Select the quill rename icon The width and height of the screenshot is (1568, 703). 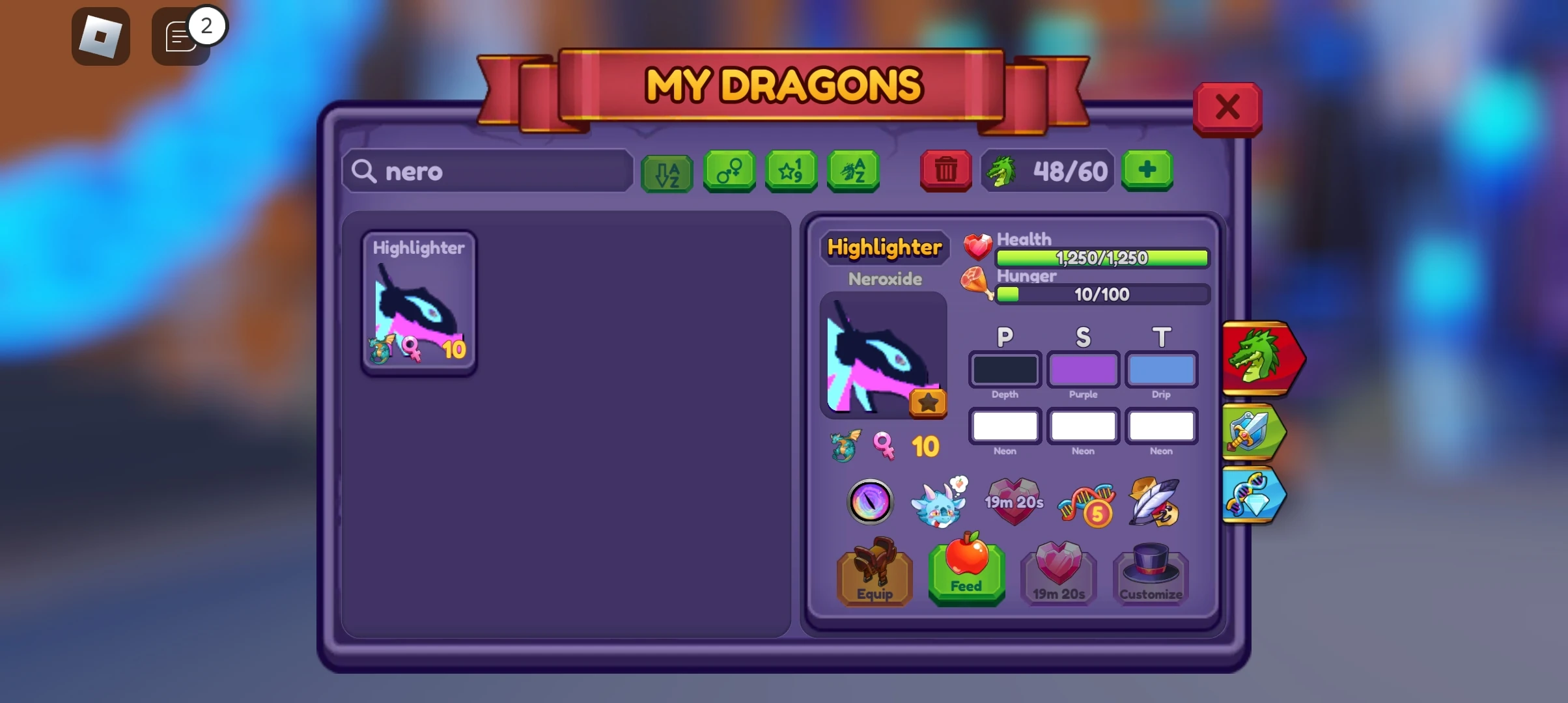click(x=1156, y=501)
